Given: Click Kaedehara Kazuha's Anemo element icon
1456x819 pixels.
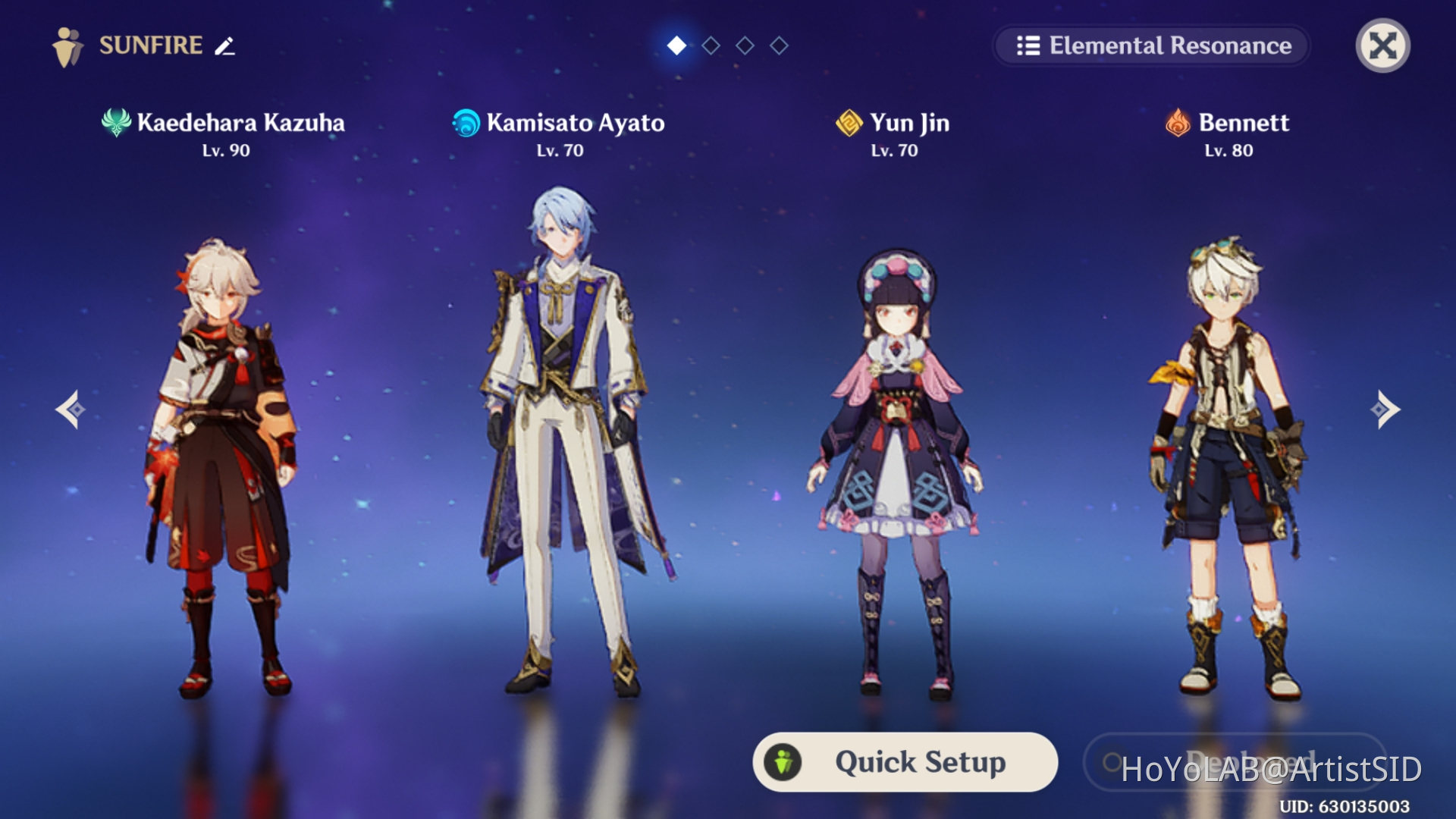Looking at the screenshot, I should click(x=115, y=123).
